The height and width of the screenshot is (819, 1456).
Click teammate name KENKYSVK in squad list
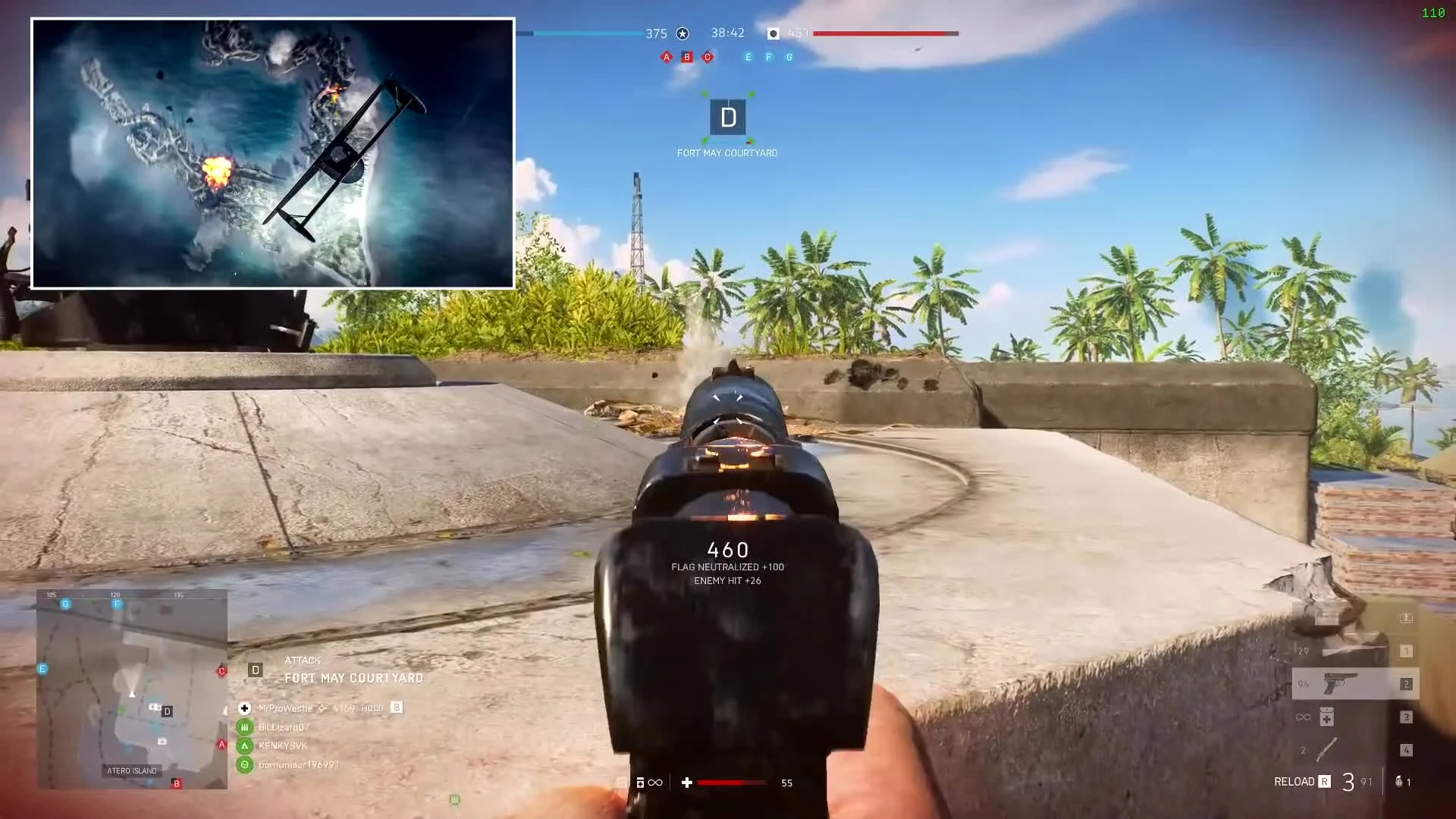click(283, 745)
